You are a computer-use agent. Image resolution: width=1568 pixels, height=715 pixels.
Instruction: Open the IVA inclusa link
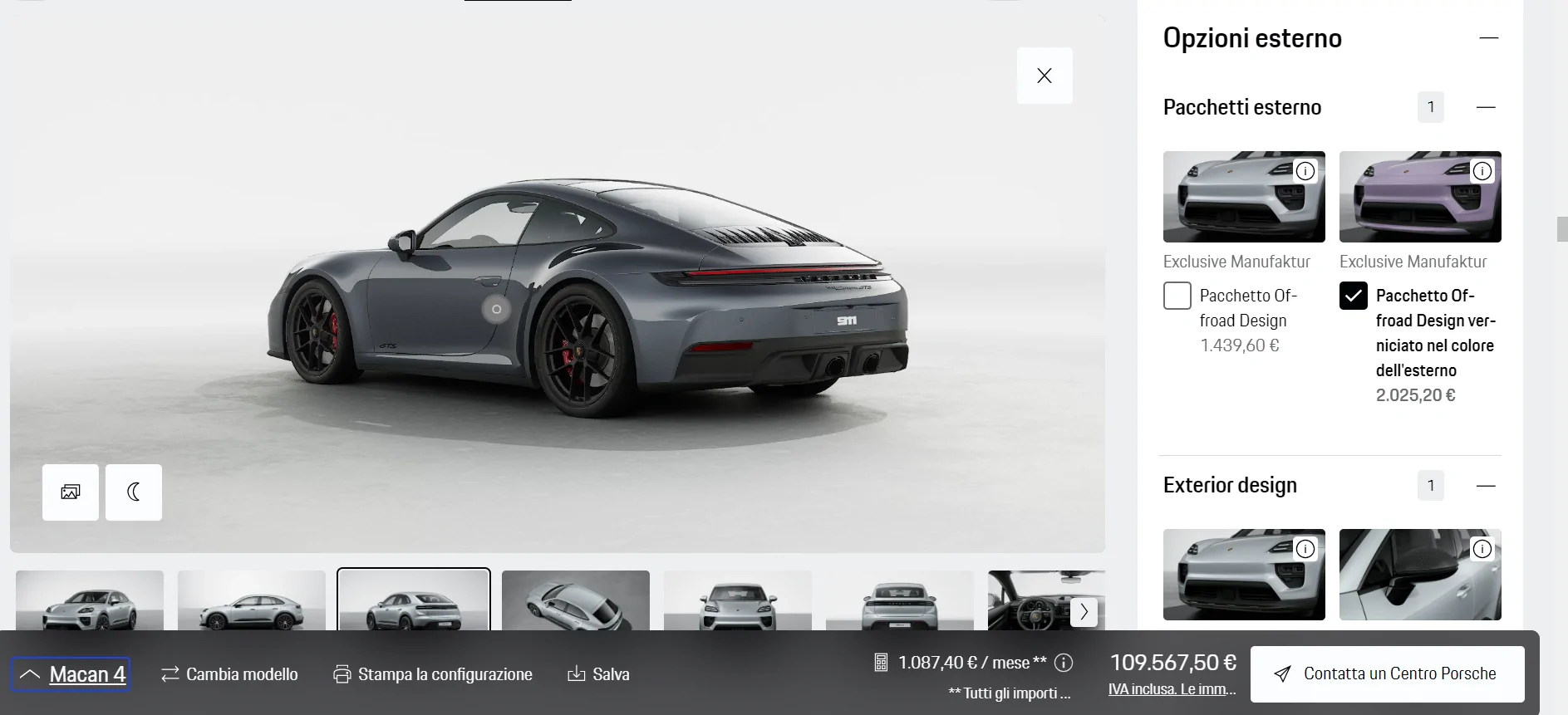click(1172, 689)
